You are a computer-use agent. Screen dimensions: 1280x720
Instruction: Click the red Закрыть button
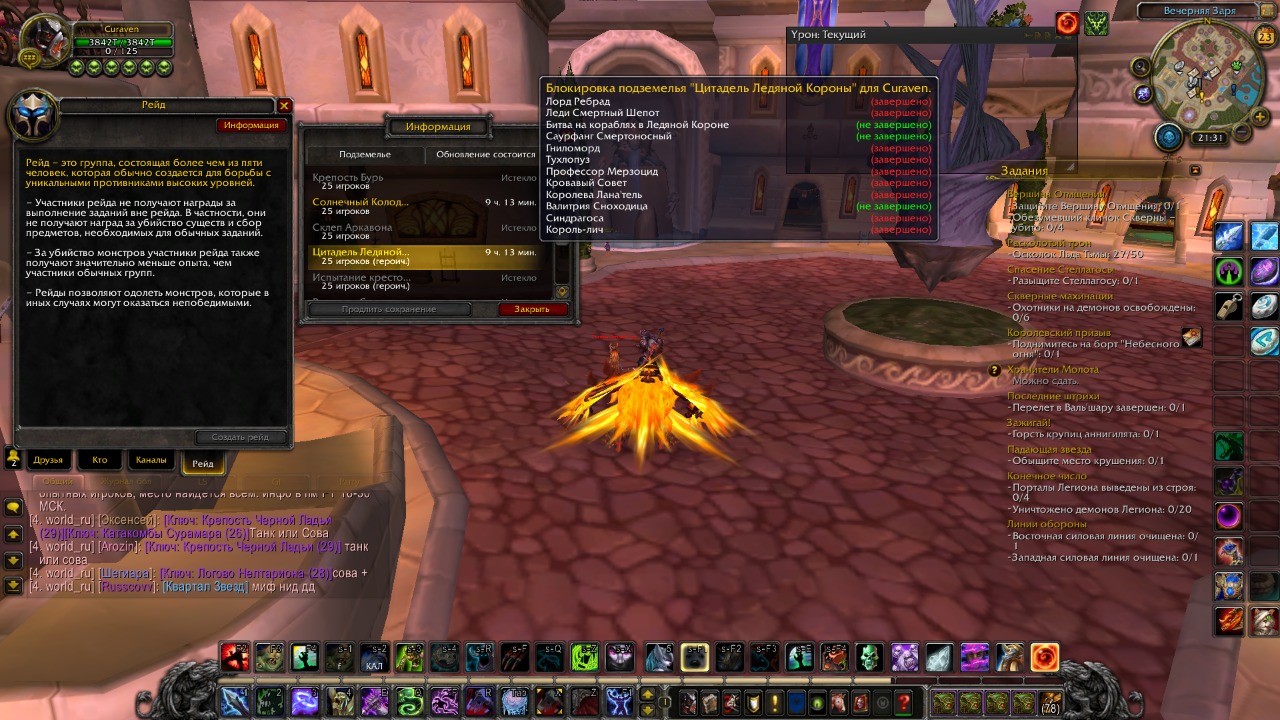[532, 309]
